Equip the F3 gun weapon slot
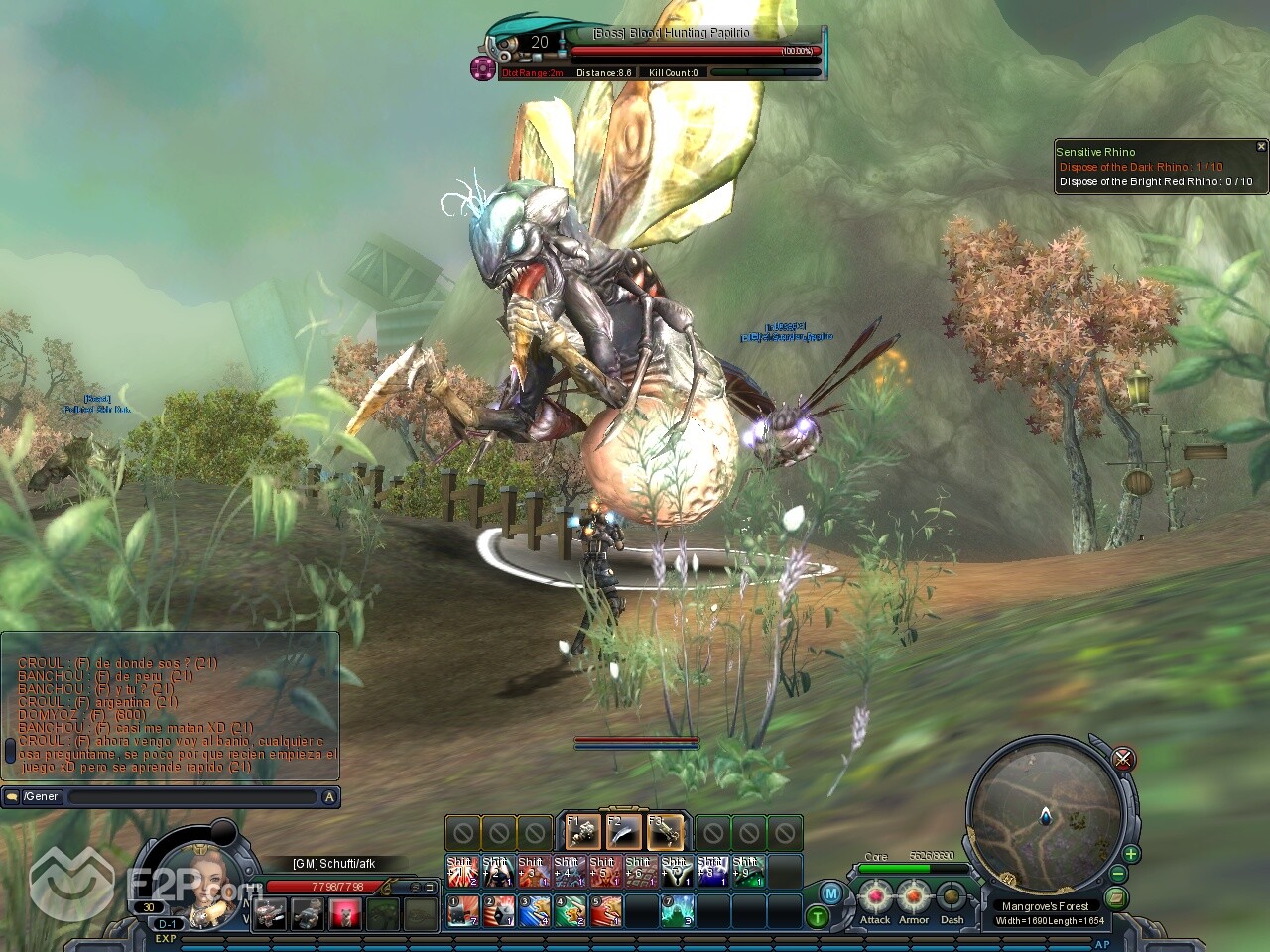 click(665, 830)
